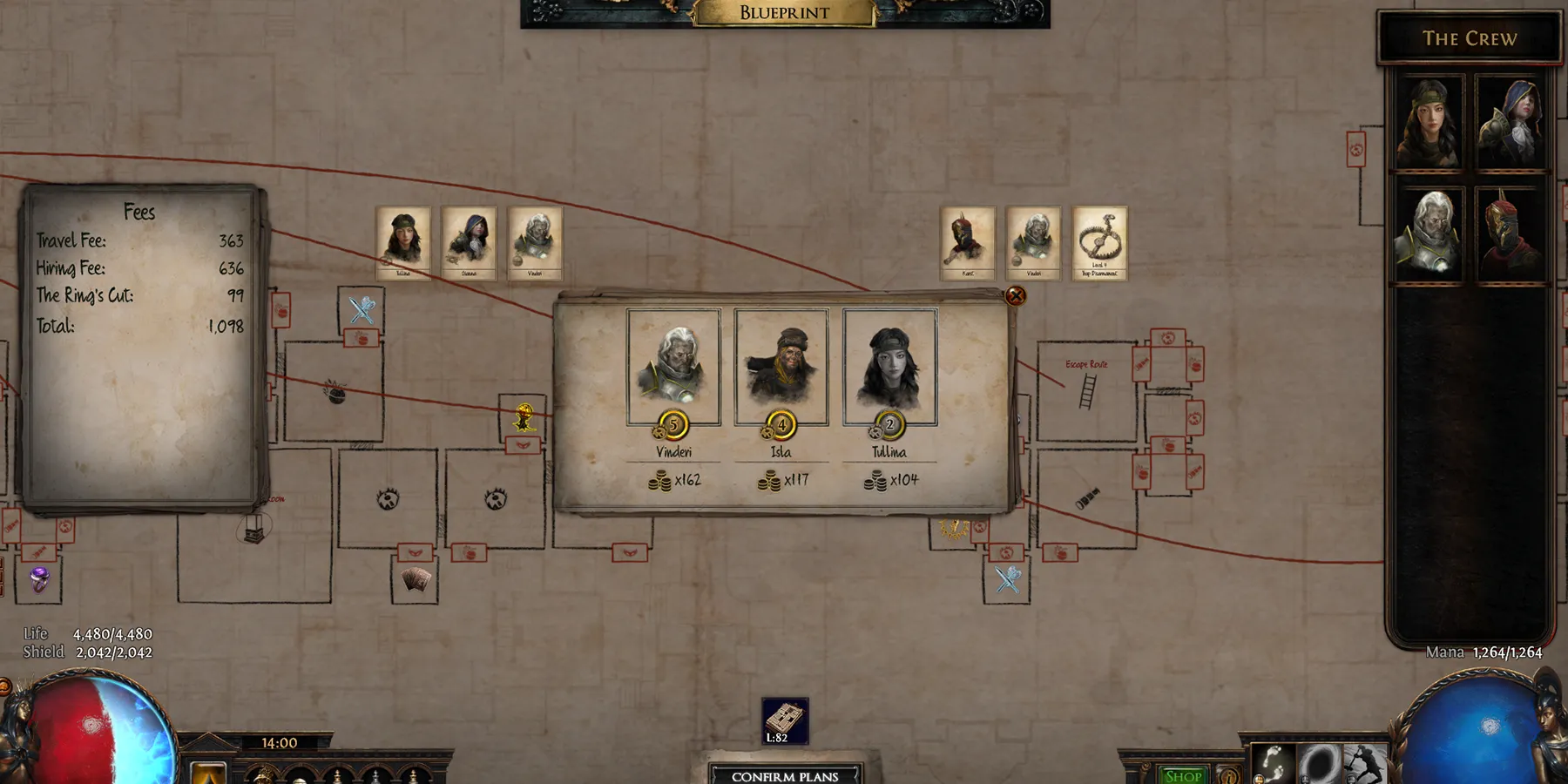Open the blueprint item labeled L:82

(785, 721)
